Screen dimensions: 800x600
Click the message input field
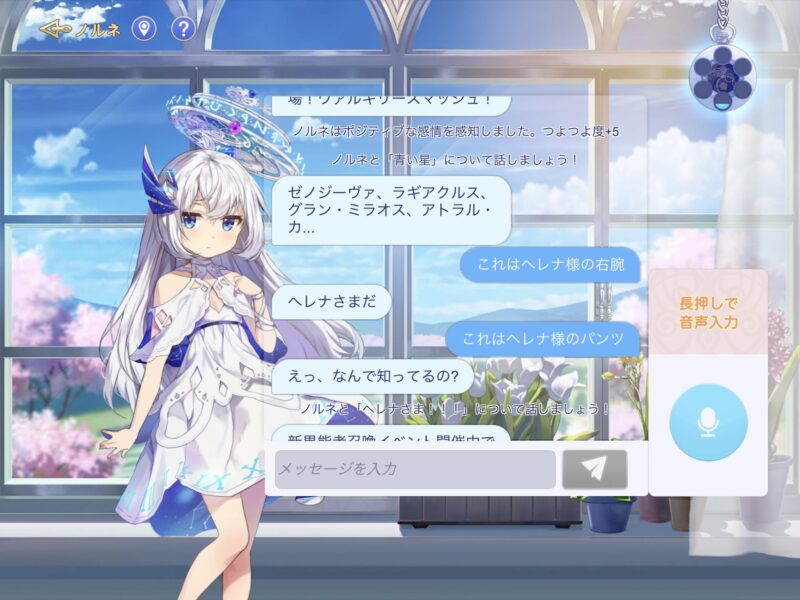(415, 469)
